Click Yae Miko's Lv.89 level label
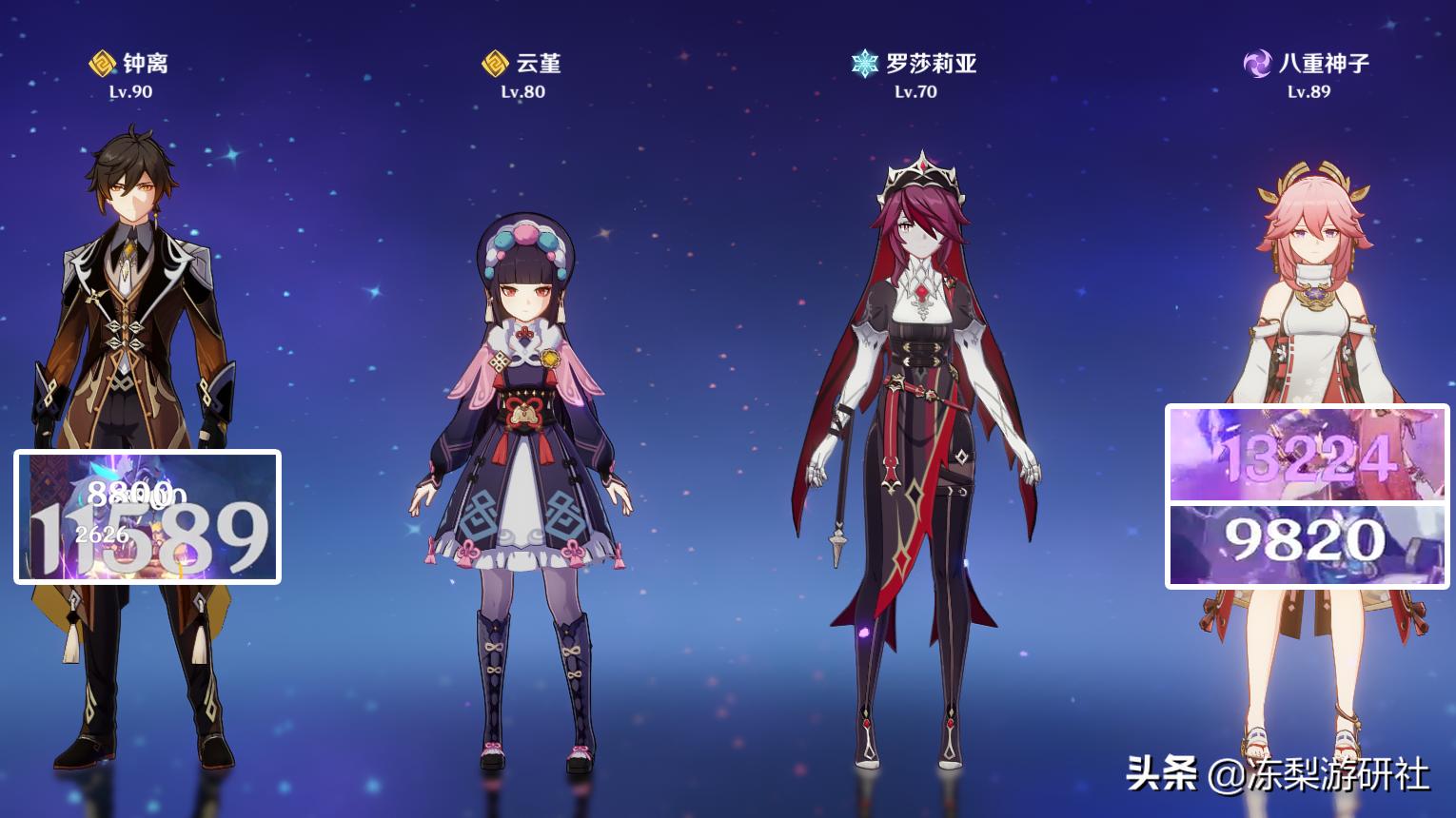The width and height of the screenshot is (1456, 818). tap(1308, 91)
